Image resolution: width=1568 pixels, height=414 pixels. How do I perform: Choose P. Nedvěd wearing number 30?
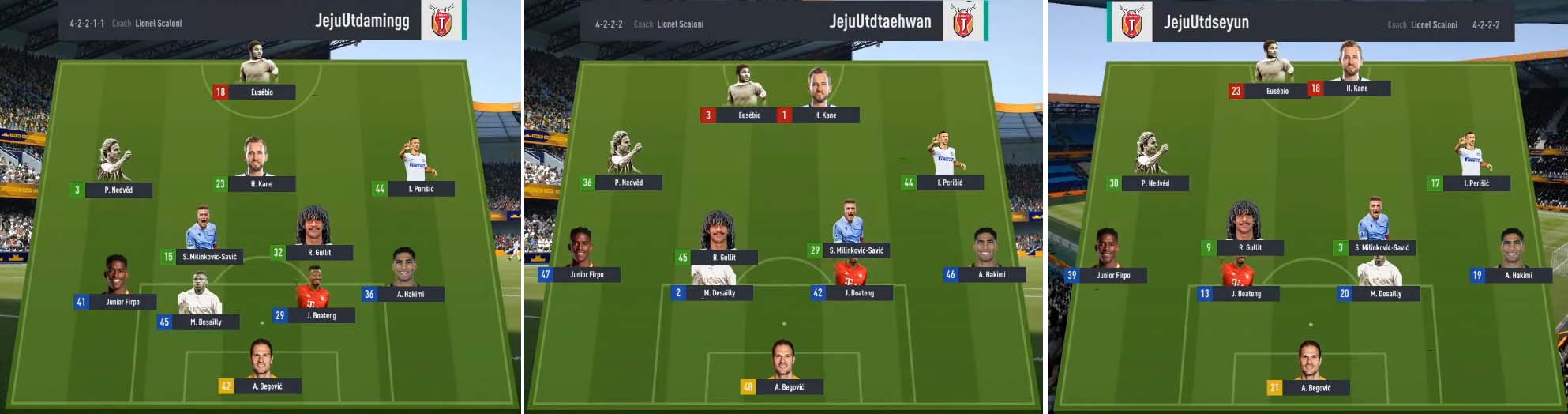pyautogui.click(x=1155, y=183)
